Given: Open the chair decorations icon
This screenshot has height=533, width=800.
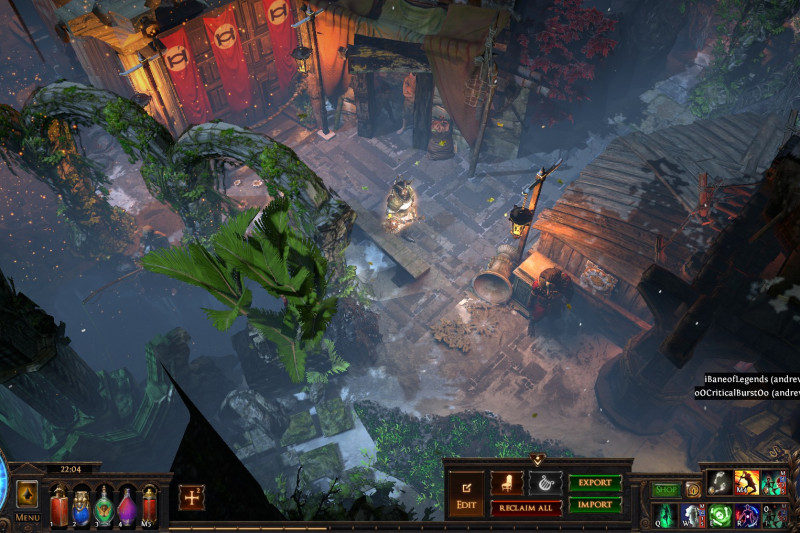Looking at the screenshot, I should (507, 483).
